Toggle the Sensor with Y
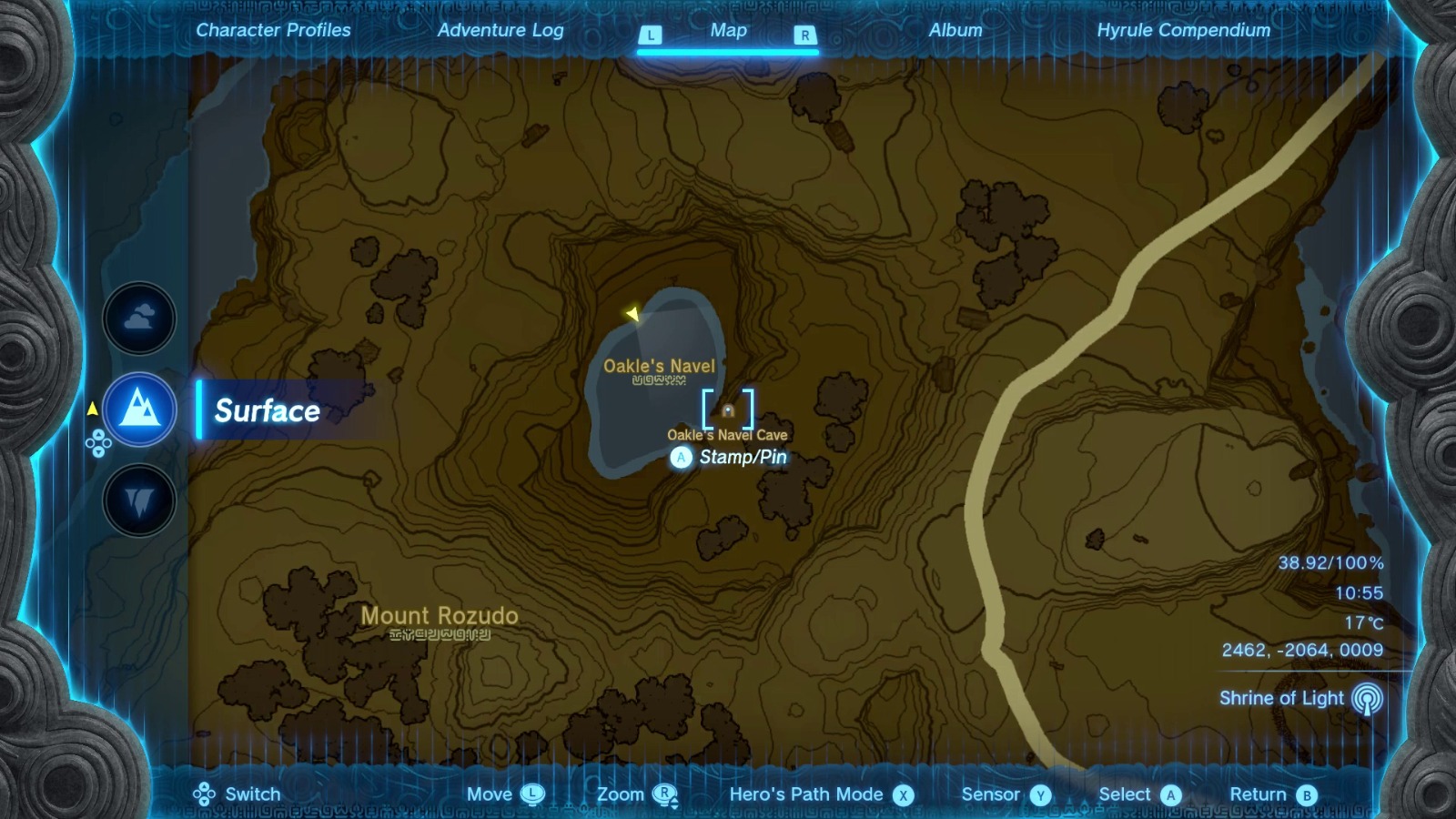The height and width of the screenshot is (819, 1456). pyautogui.click(x=1038, y=794)
